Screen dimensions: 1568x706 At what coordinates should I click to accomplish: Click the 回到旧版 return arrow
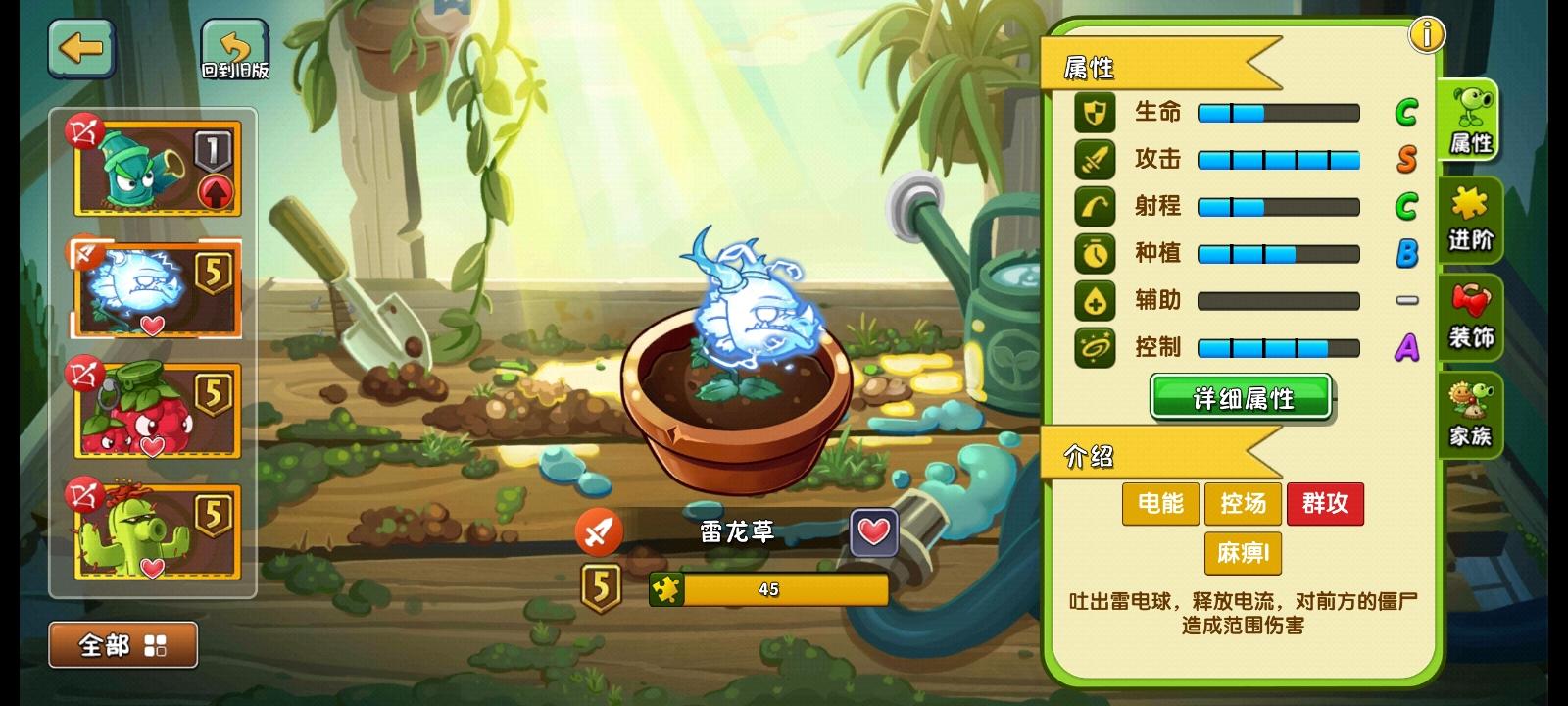[x=232, y=47]
